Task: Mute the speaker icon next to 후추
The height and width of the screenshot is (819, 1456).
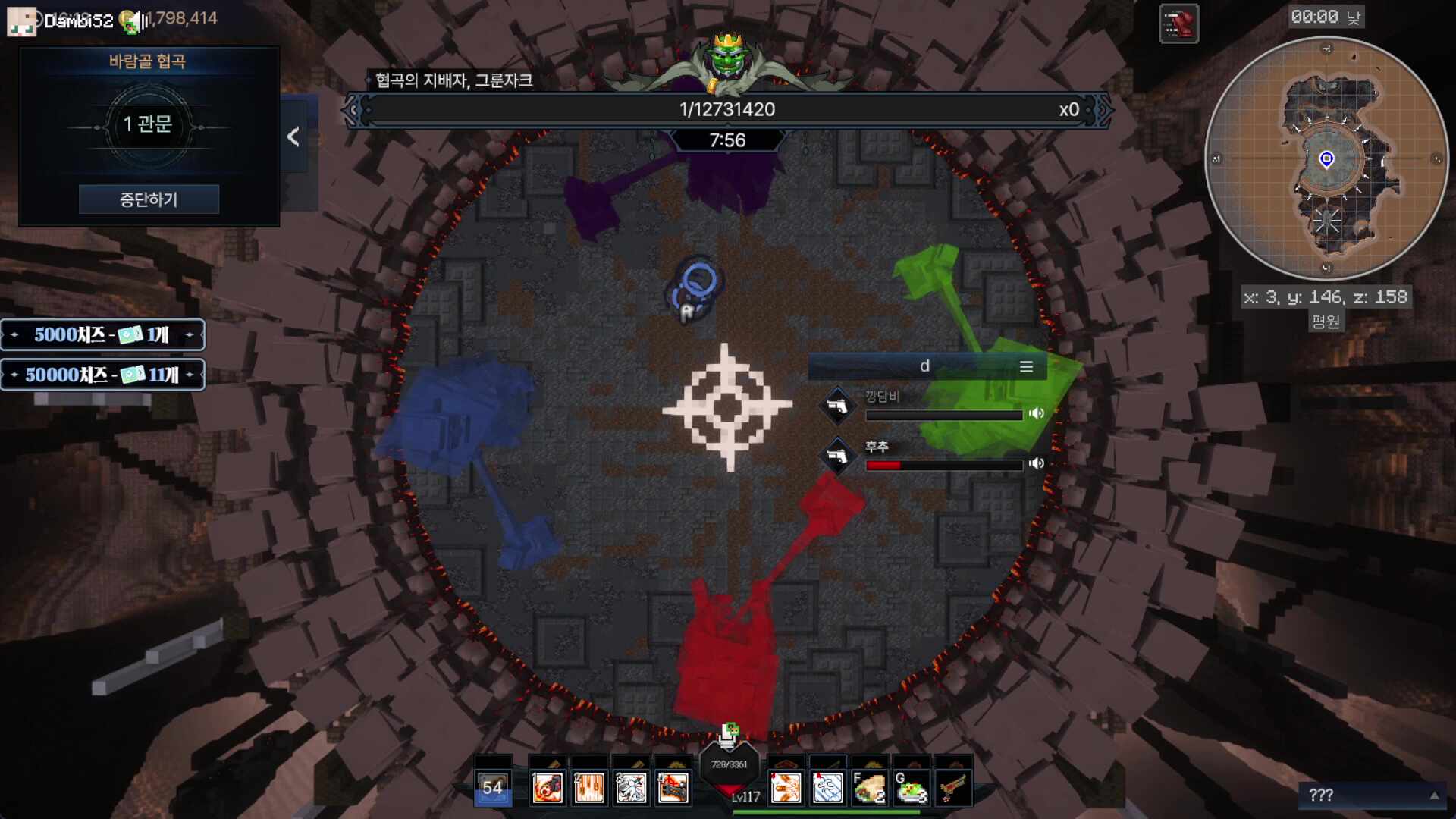Action: (1037, 463)
